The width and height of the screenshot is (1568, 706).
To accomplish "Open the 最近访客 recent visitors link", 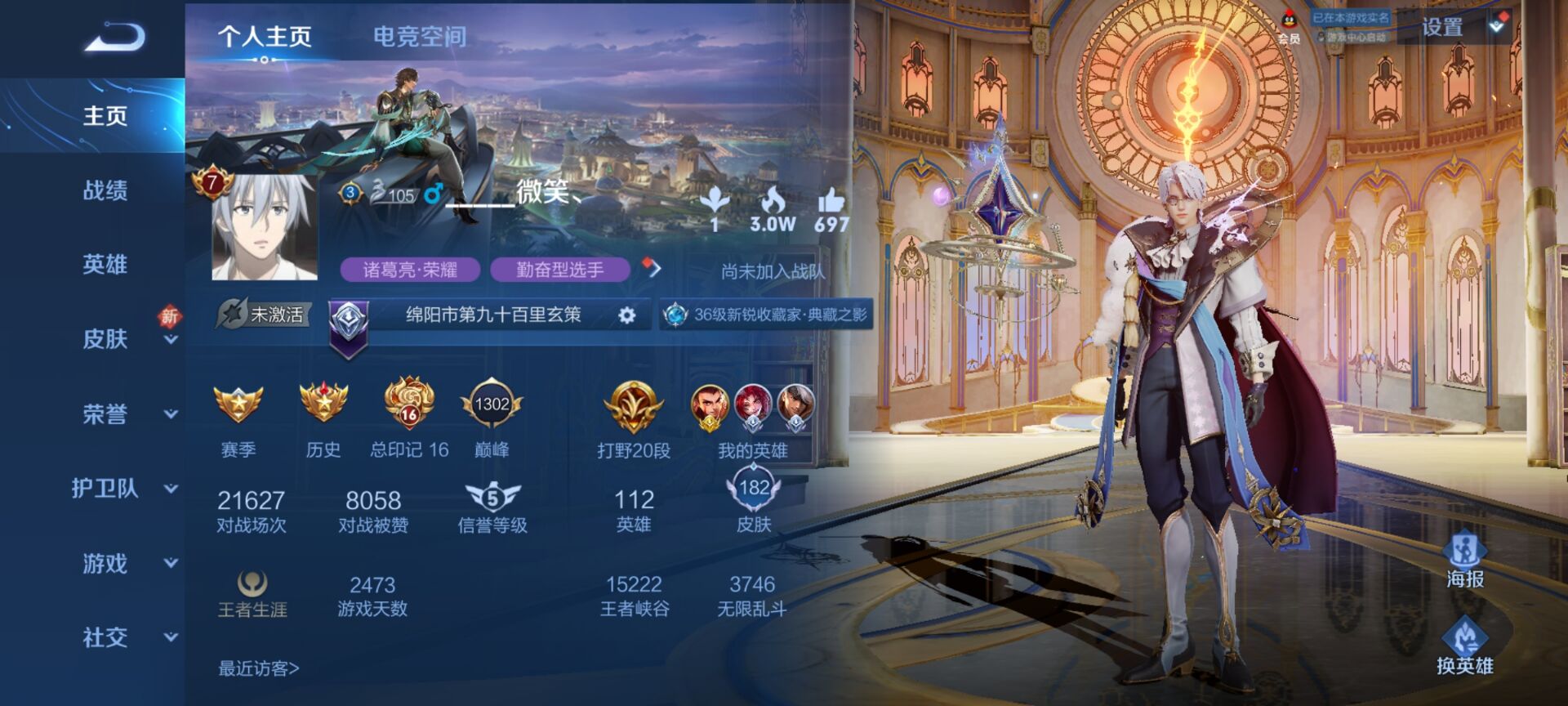I will (x=259, y=668).
